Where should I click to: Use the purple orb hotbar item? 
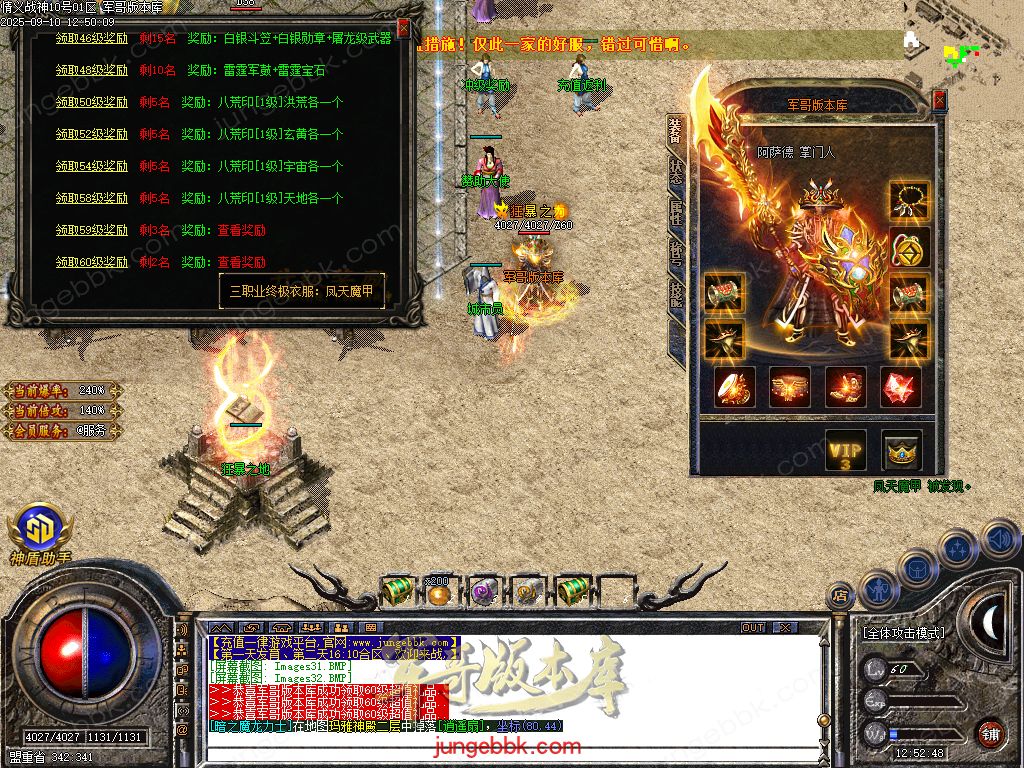click(483, 592)
